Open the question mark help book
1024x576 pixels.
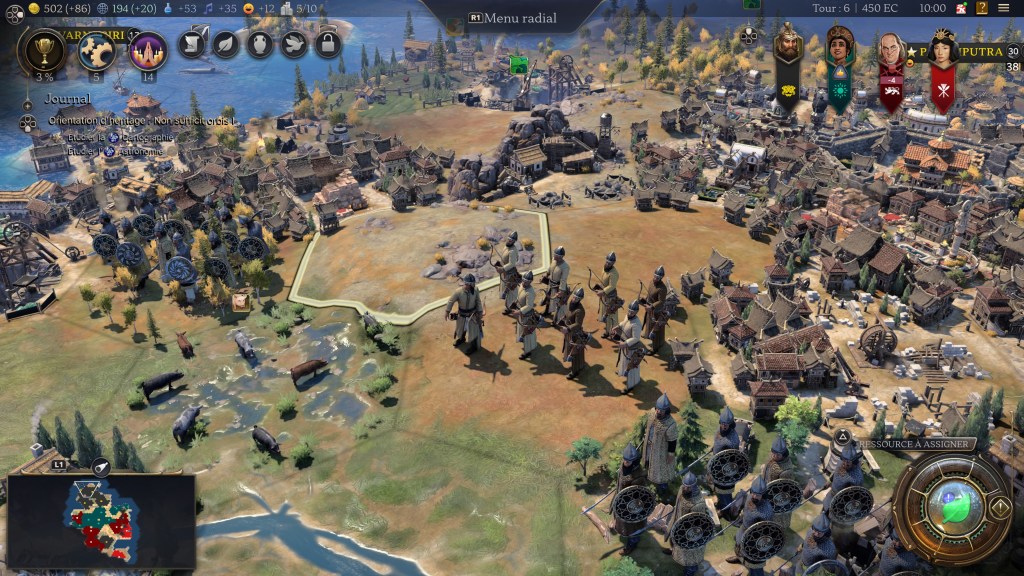(982, 8)
